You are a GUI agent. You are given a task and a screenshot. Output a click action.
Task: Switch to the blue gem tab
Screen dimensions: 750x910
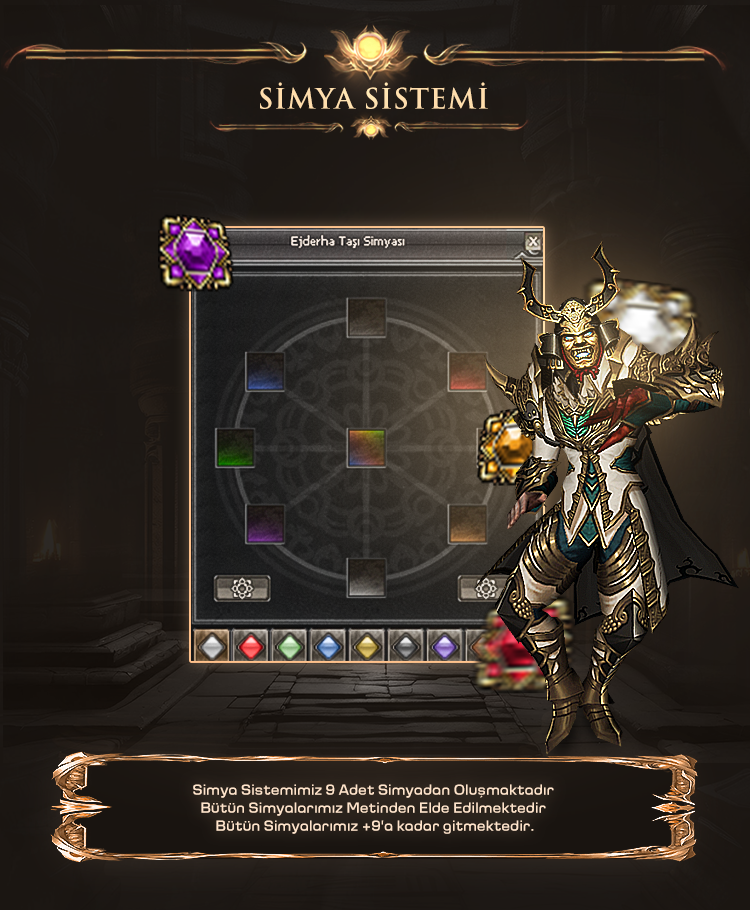[328, 647]
